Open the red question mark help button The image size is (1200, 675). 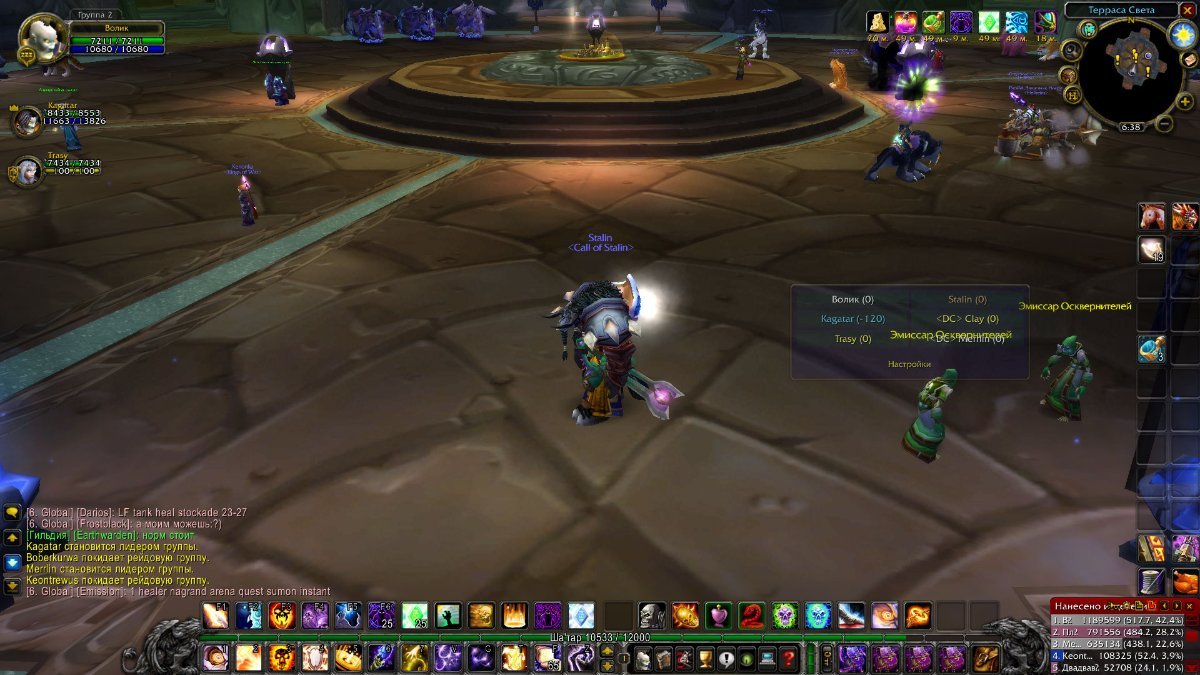coord(789,658)
